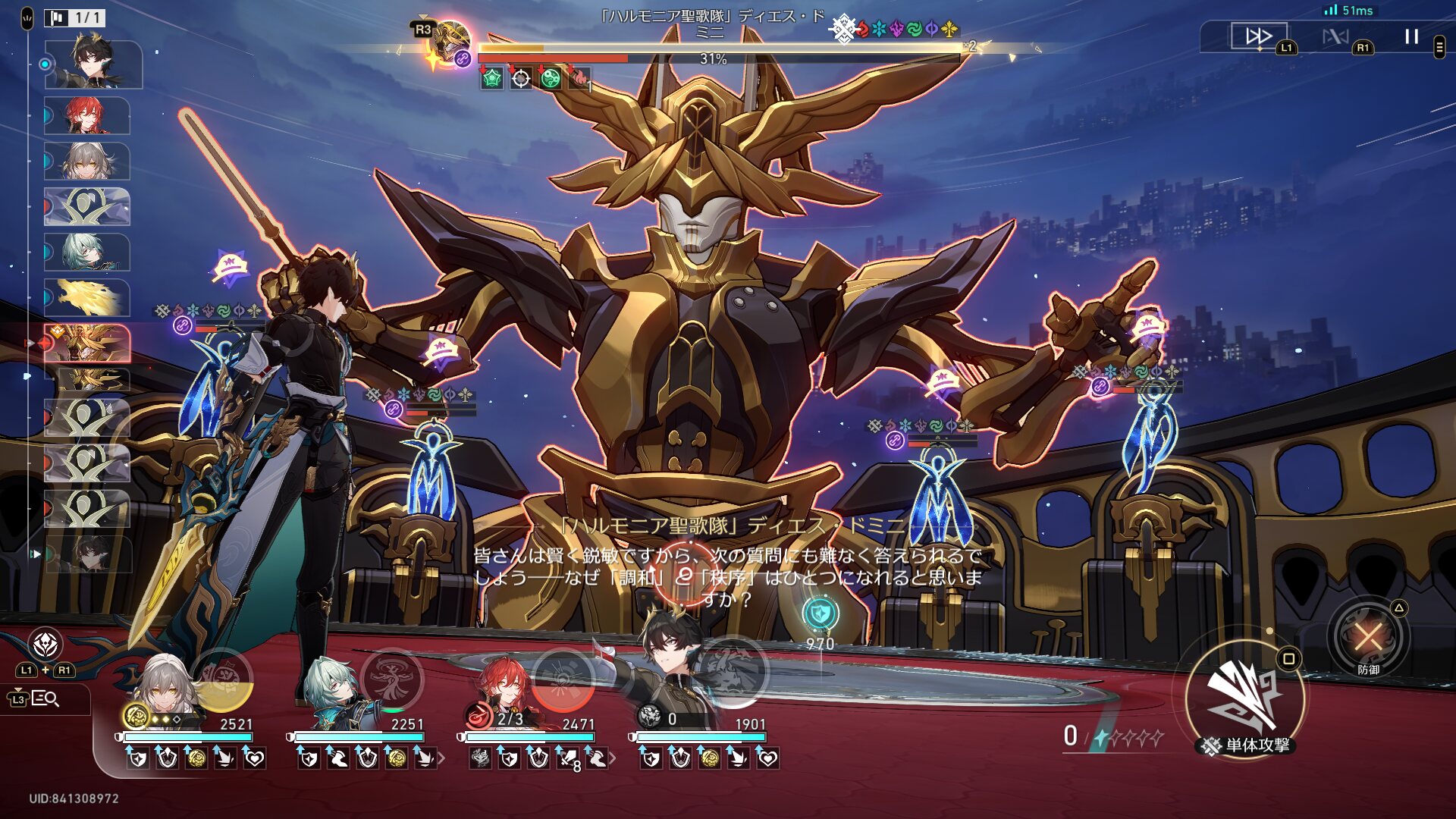Image resolution: width=1456 pixels, height=819 pixels.
Task: Select the golden boss turn in action order
Action: click(87, 344)
